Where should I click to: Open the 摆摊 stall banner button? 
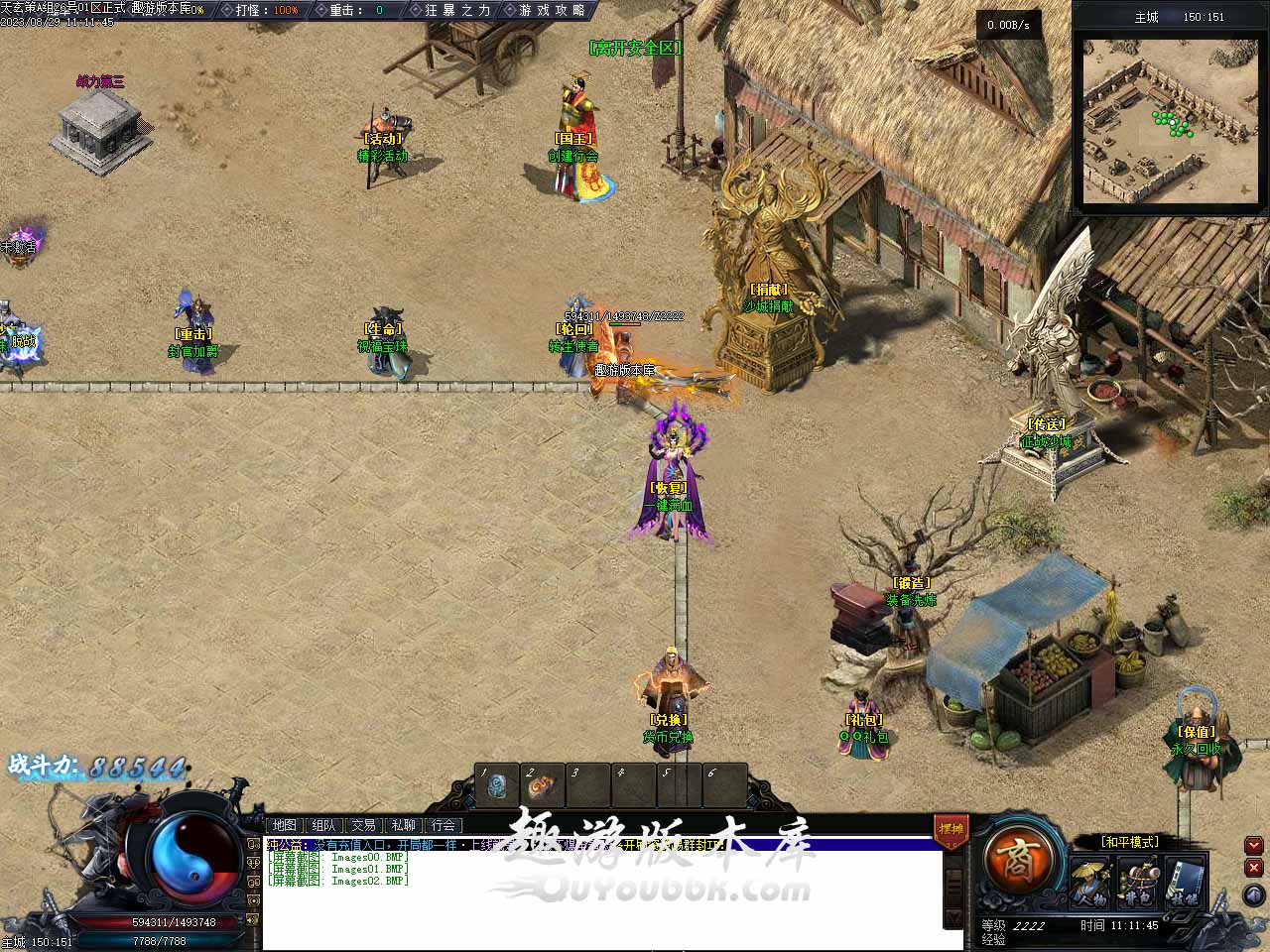(951, 831)
